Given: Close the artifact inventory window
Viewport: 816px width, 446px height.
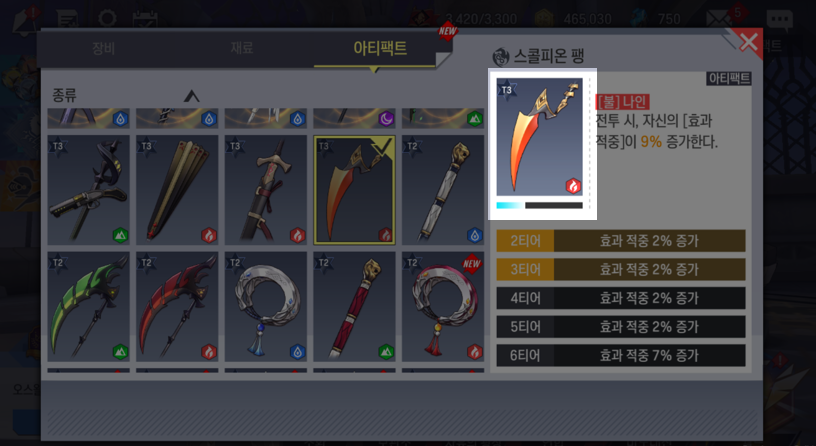Looking at the screenshot, I should [748, 42].
